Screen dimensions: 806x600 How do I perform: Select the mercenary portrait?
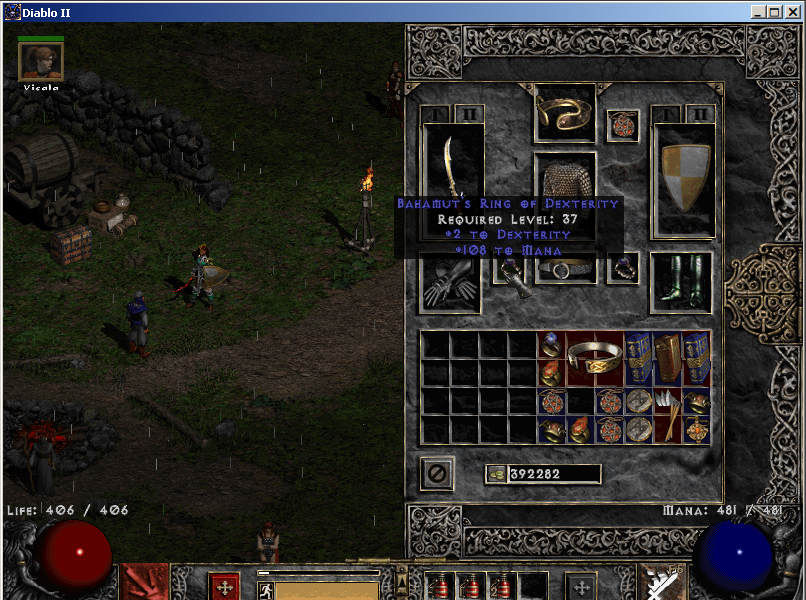pyautogui.click(x=41, y=62)
